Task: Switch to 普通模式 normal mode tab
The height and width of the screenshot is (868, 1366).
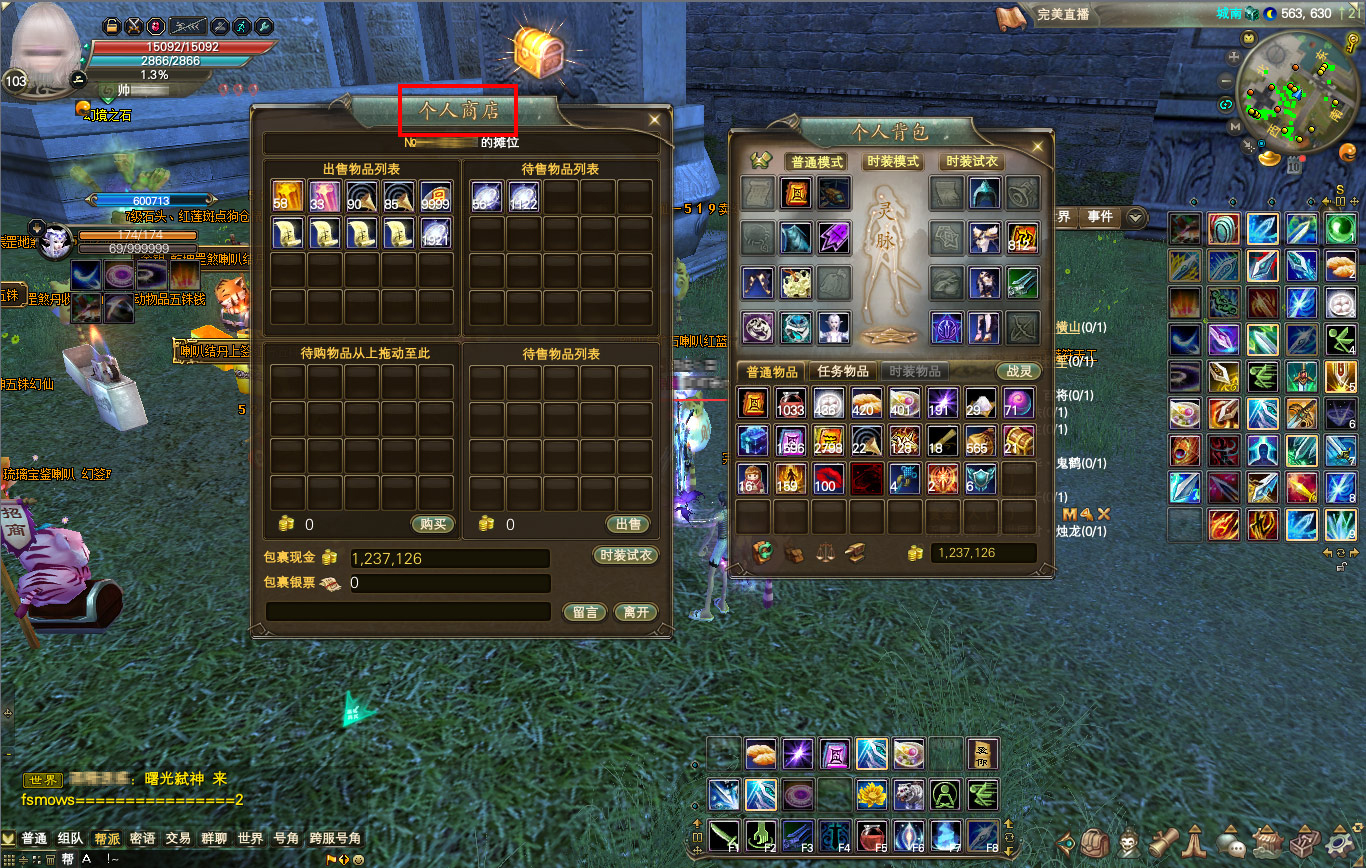Action: (x=817, y=162)
